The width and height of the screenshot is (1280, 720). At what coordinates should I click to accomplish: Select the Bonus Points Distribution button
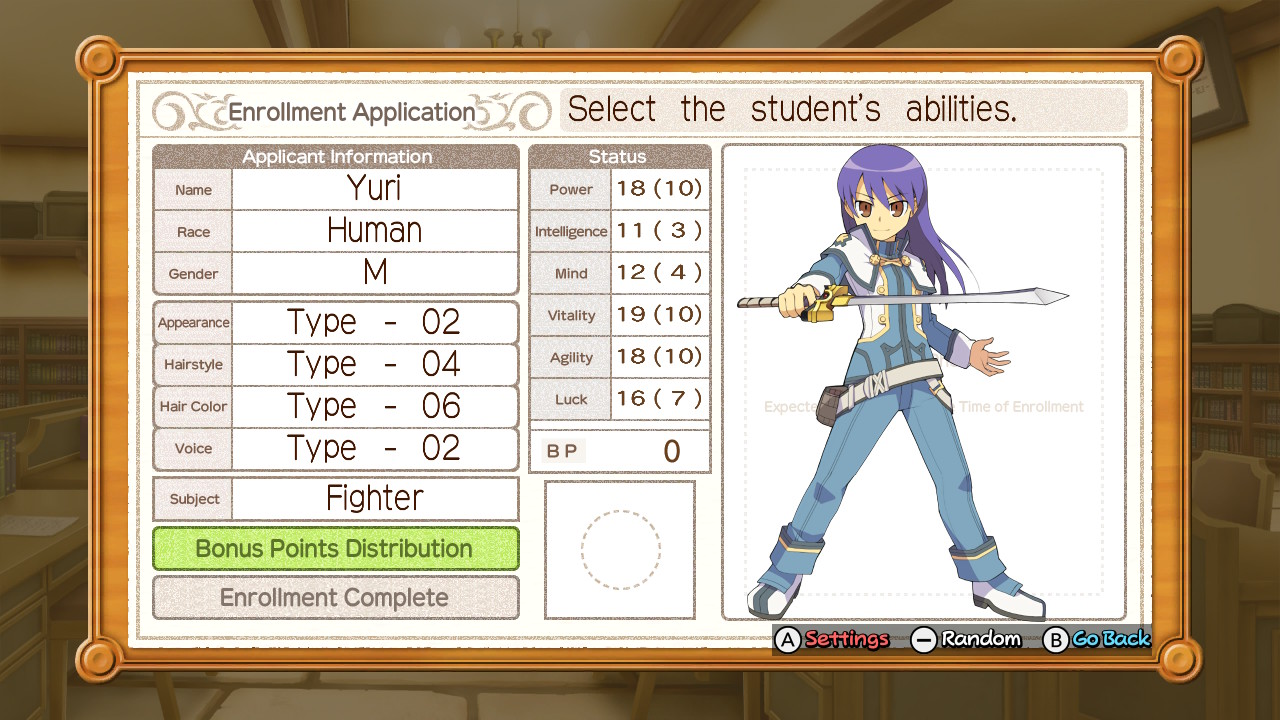(x=335, y=548)
